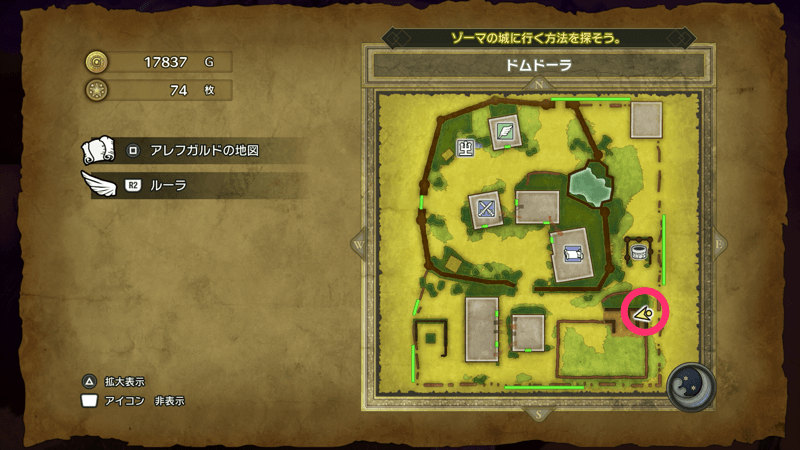800x450 pixels.
Task: Click the feather-wing item shop icon
Action: (507, 131)
